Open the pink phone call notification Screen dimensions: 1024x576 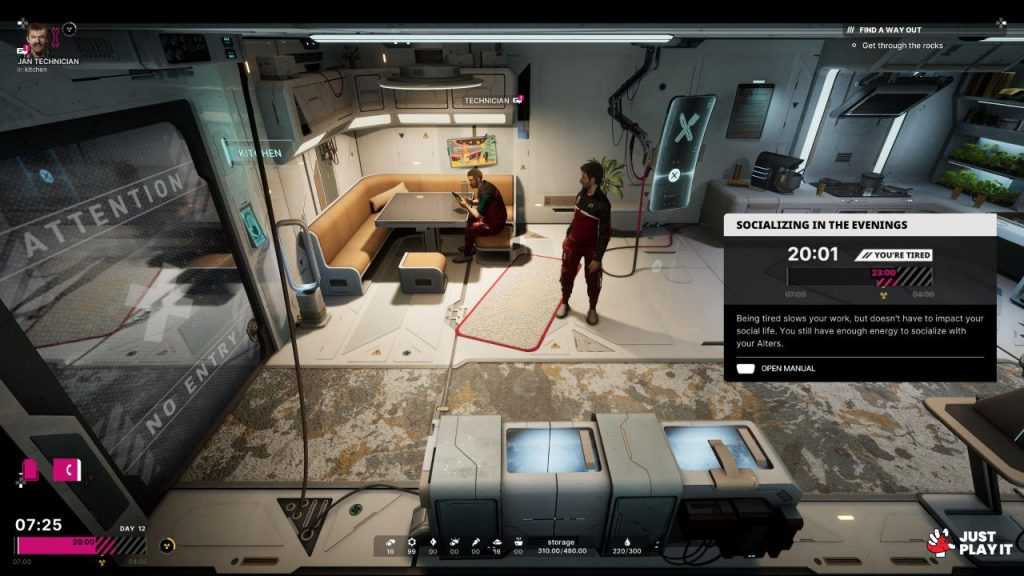[x=68, y=469]
